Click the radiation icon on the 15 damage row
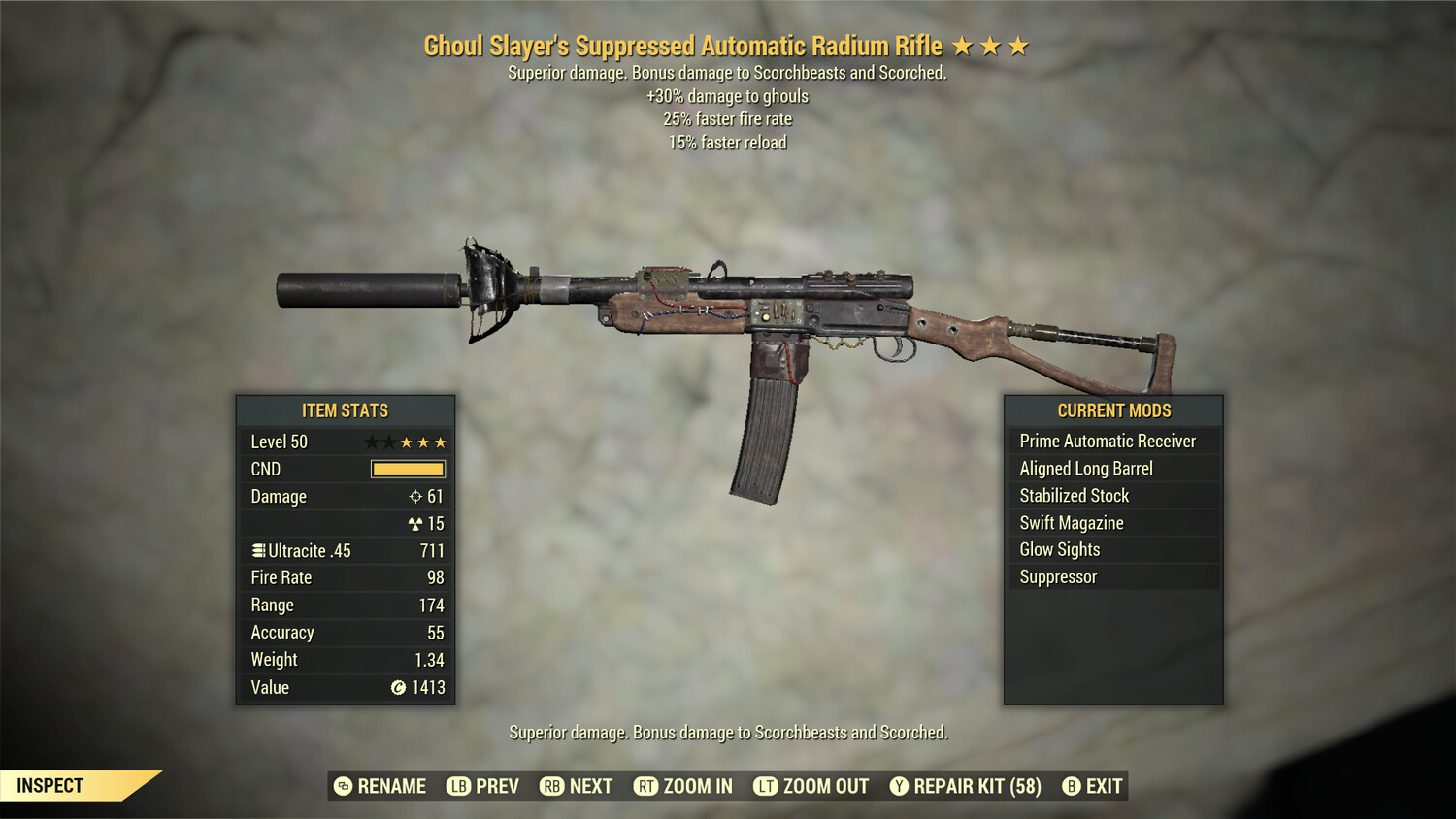1456x819 pixels. pos(415,523)
